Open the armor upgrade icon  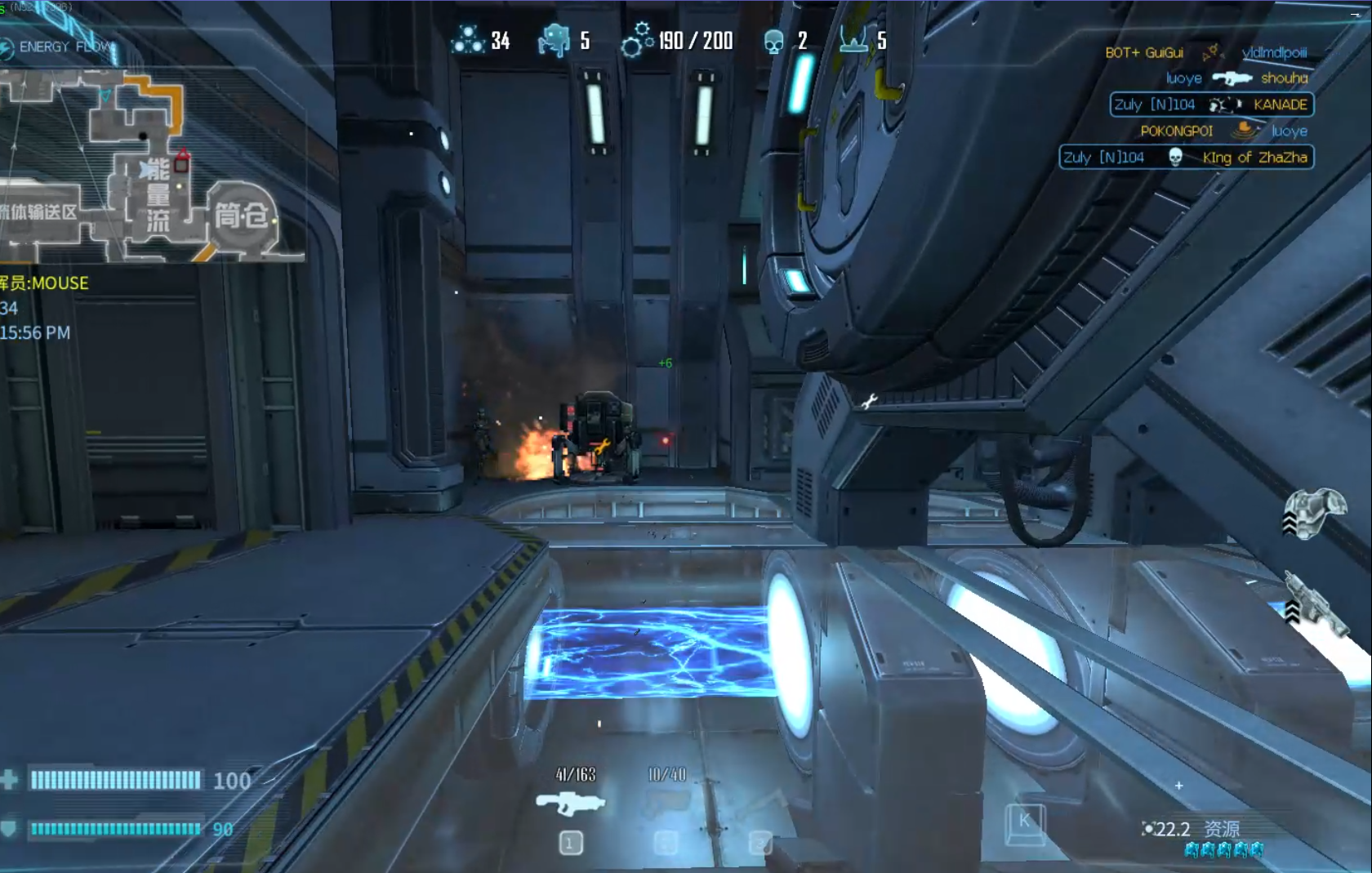tap(1313, 513)
